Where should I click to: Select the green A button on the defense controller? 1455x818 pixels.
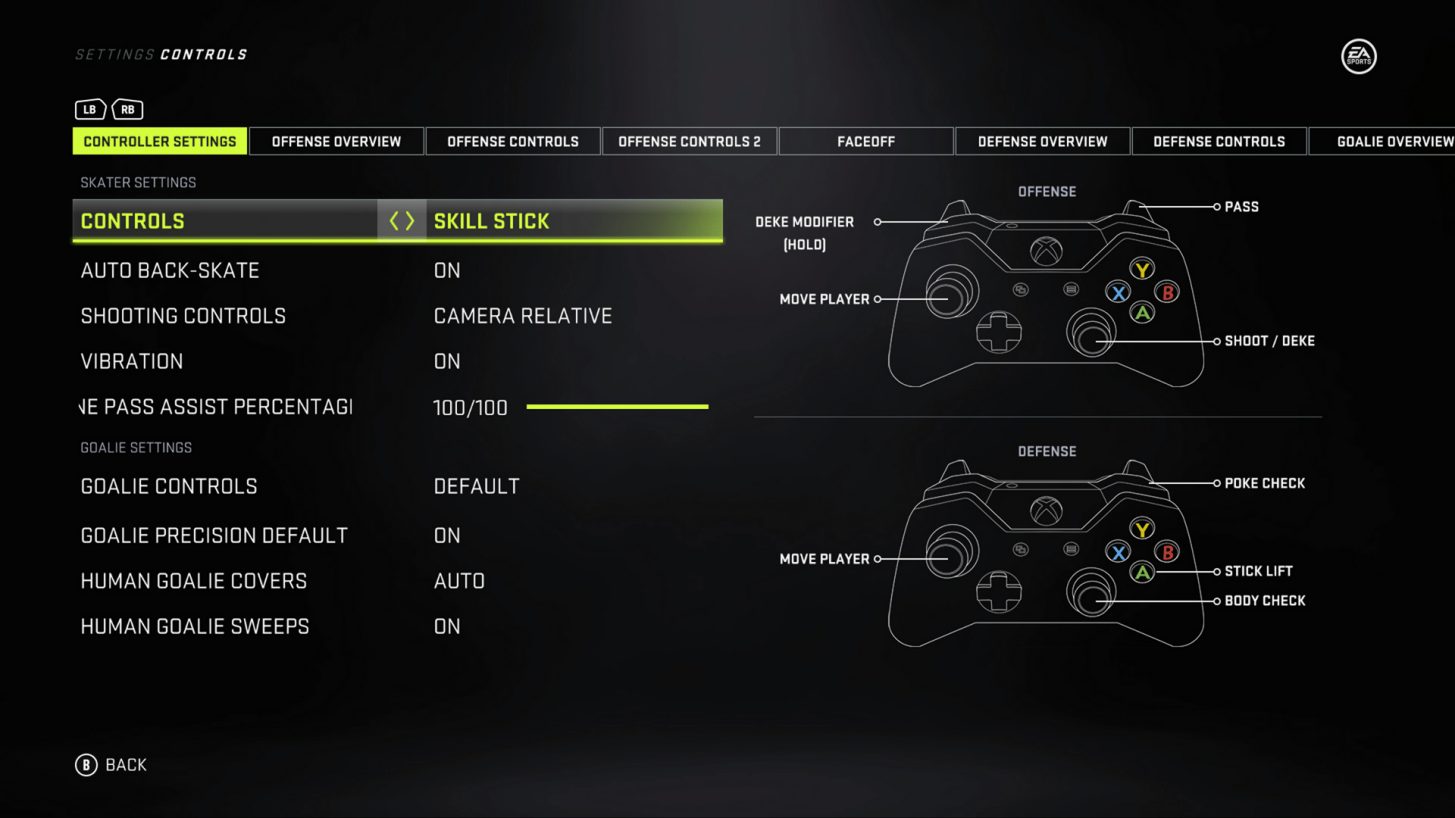pos(1141,571)
